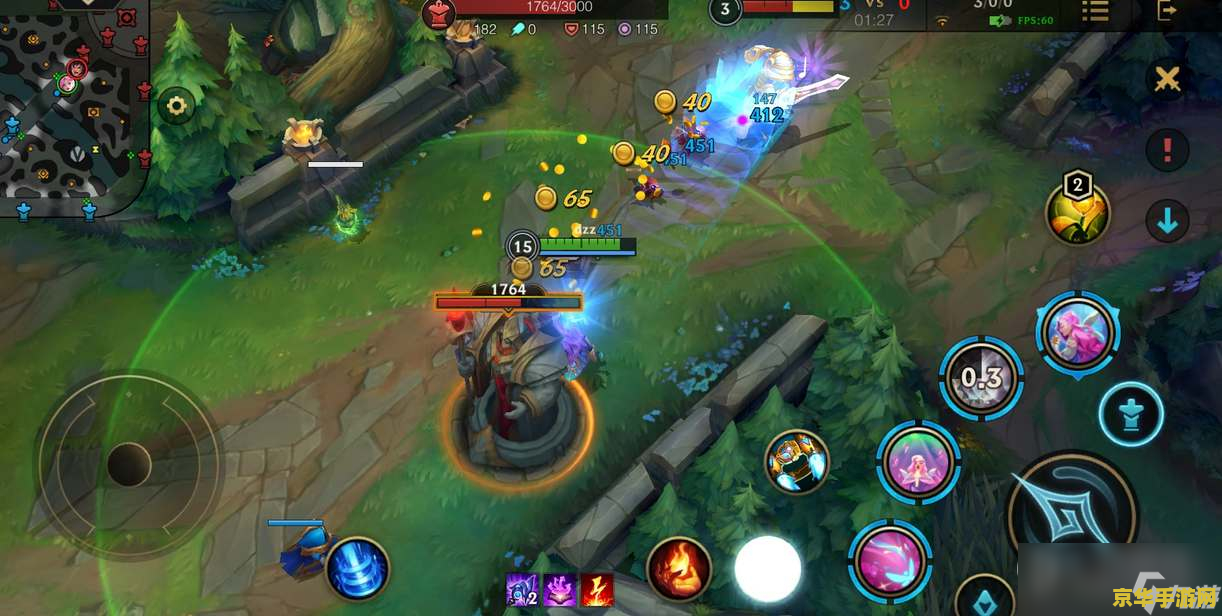The width and height of the screenshot is (1222, 616).
Task: Cast the magenta wave ability
Action: 889,560
